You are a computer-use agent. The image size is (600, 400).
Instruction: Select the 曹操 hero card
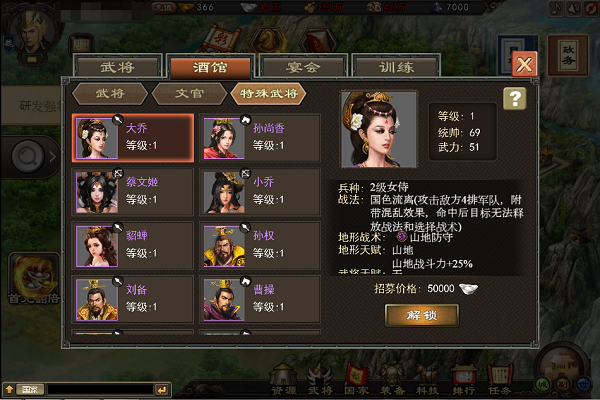point(260,299)
